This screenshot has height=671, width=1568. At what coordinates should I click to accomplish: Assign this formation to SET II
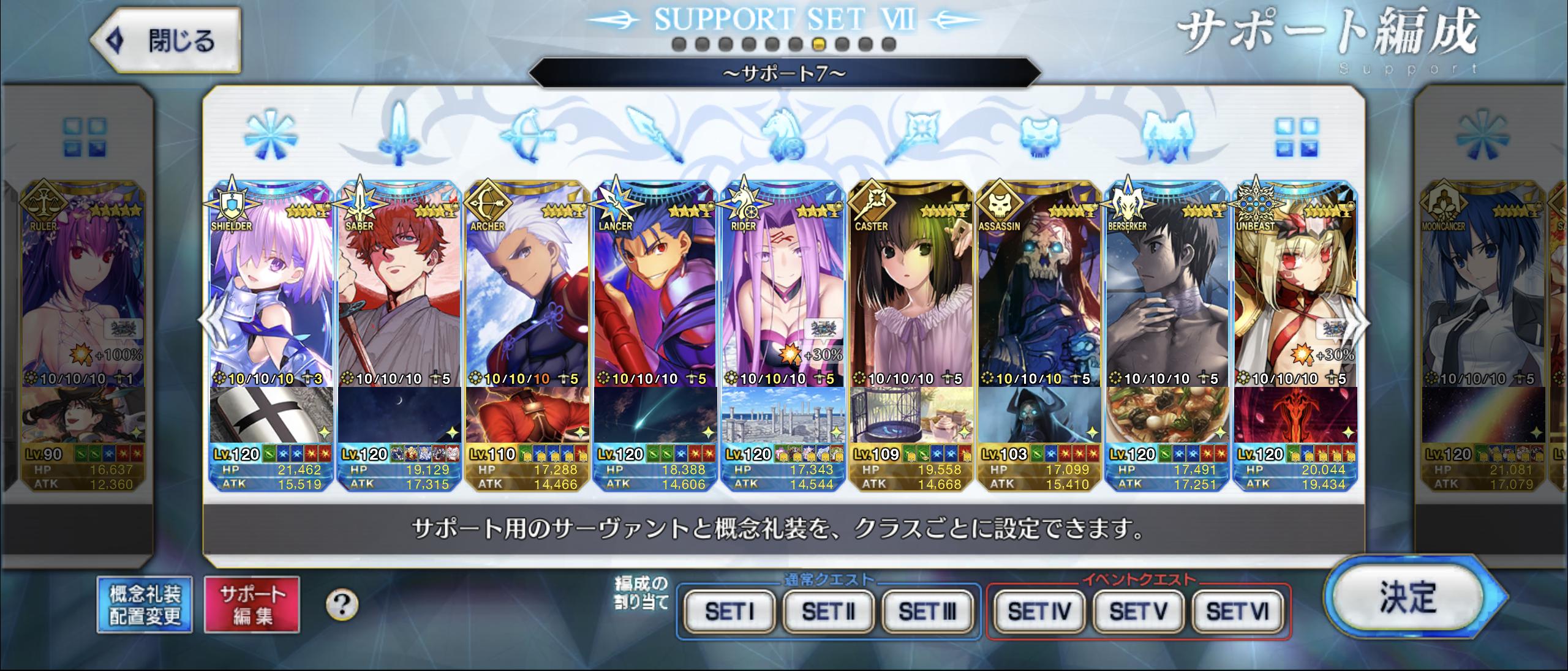coord(828,610)
